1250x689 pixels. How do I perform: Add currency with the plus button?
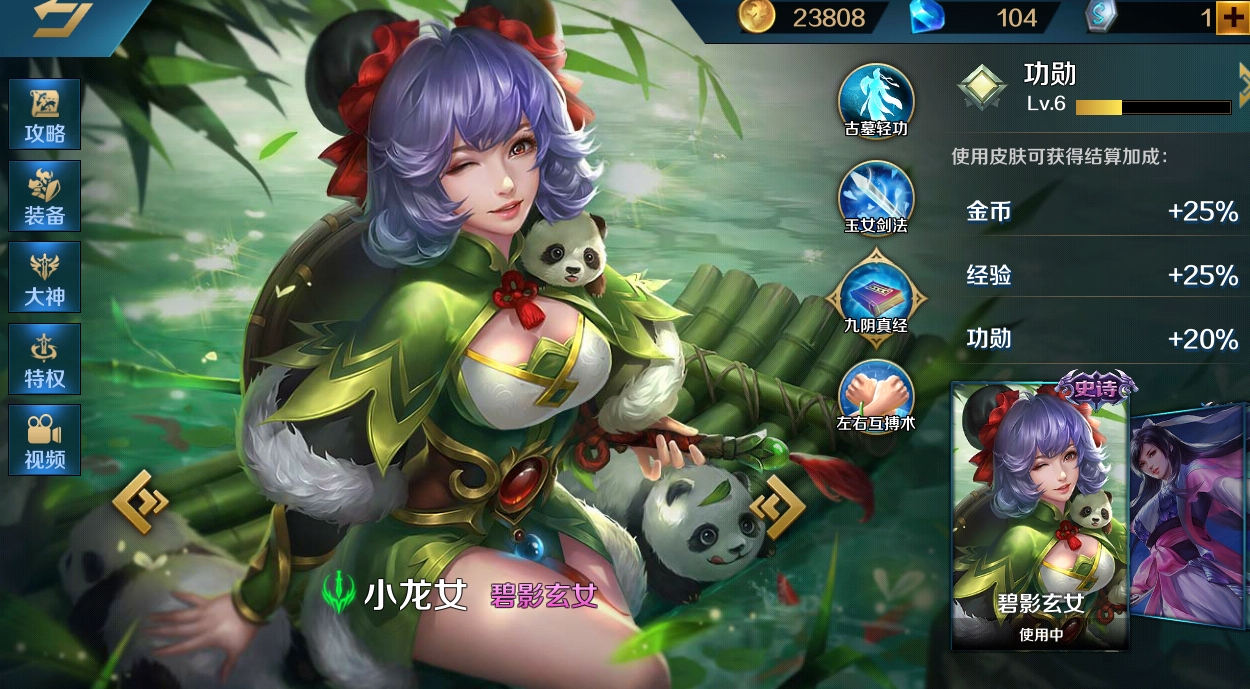tap(1231, 17)
